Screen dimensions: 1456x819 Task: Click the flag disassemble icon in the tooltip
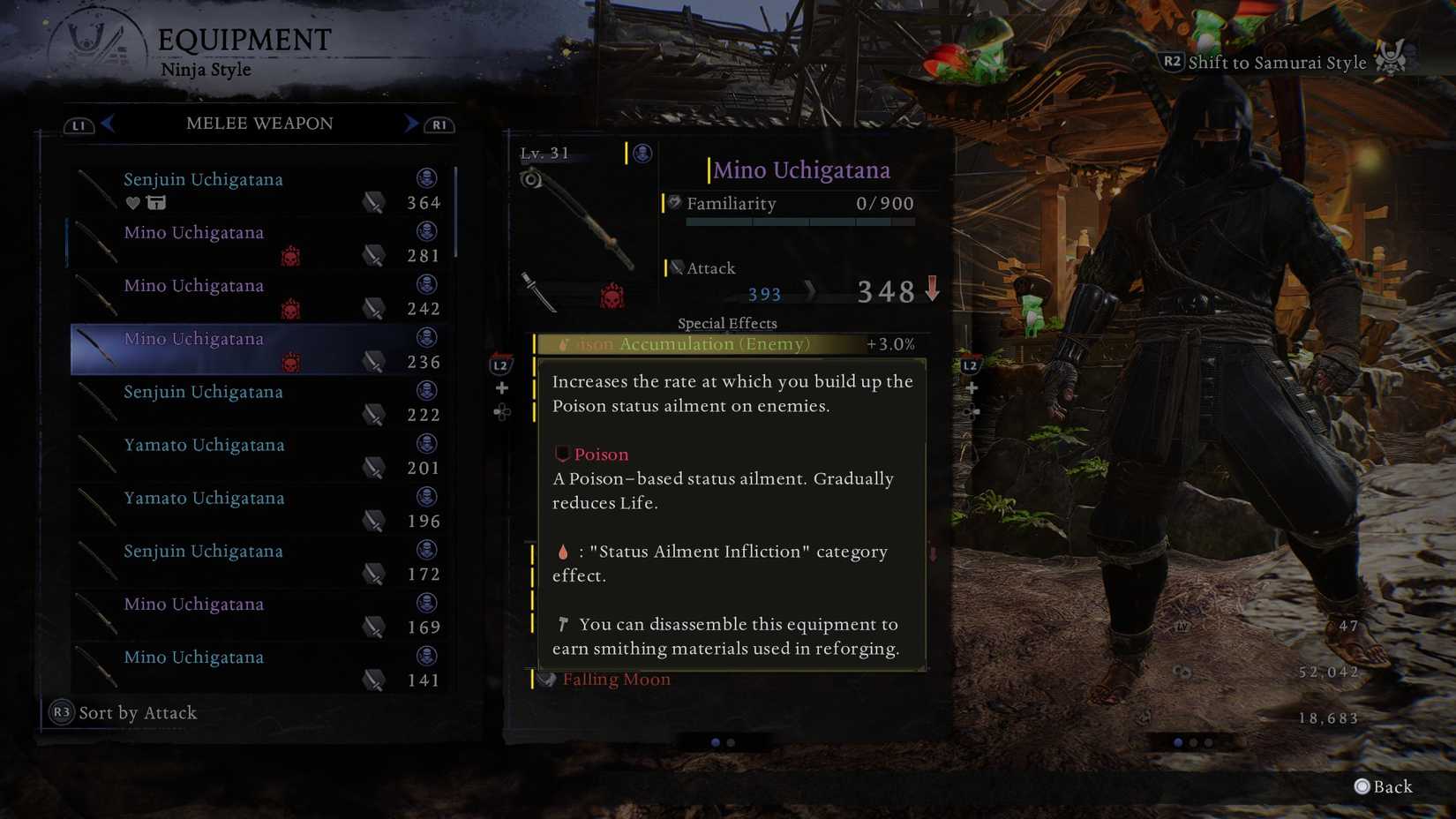[562, 625]
